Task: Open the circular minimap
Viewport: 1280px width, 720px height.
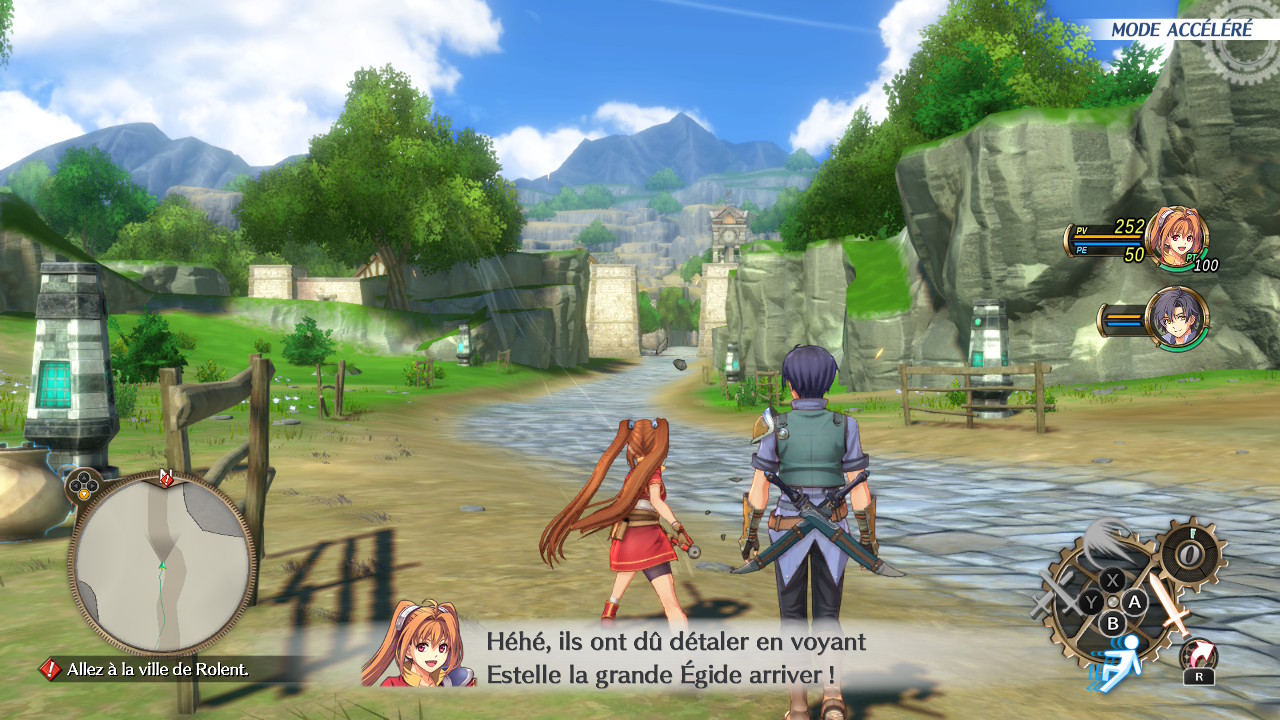Action: (162, 564)
